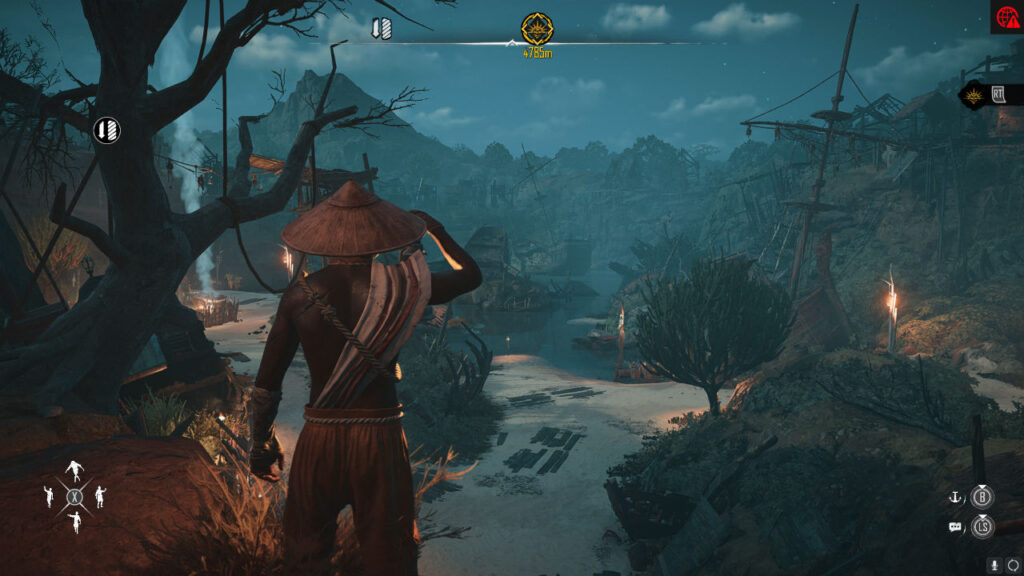Select the circular white waypoint marker by the tree

point(107,130)
